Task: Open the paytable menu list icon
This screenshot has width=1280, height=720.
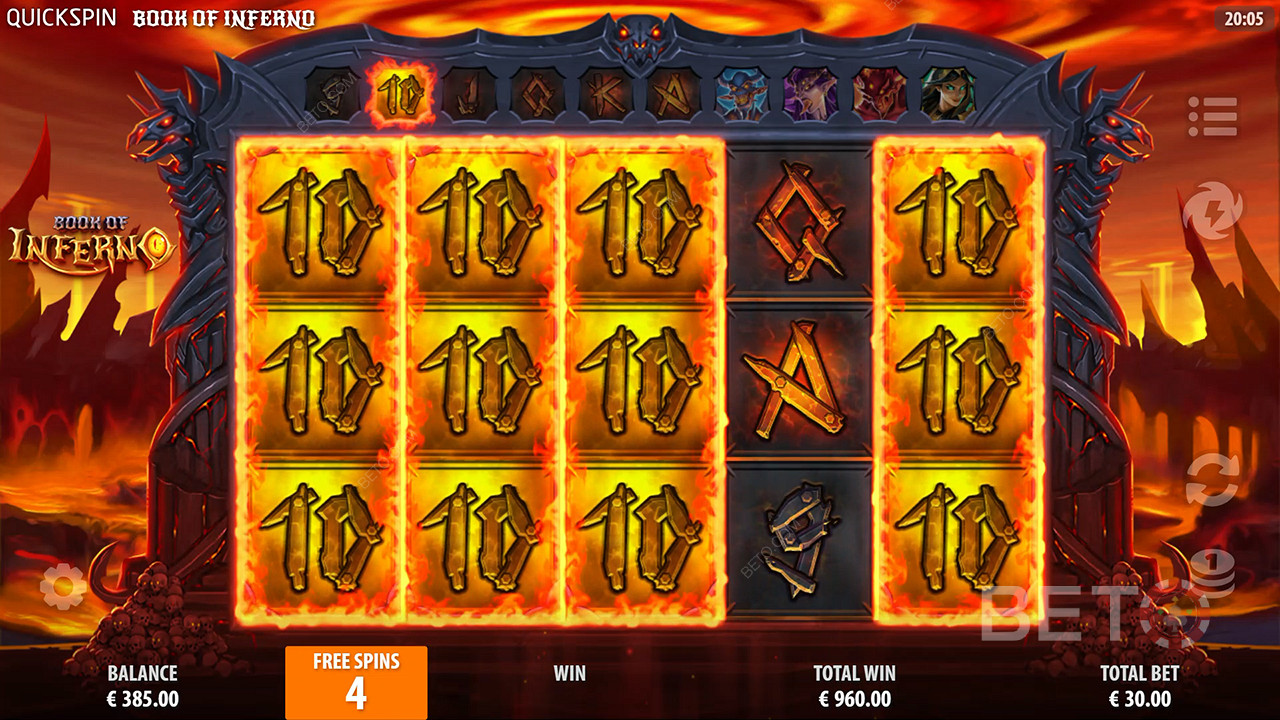Action: tap(1213, 117)
